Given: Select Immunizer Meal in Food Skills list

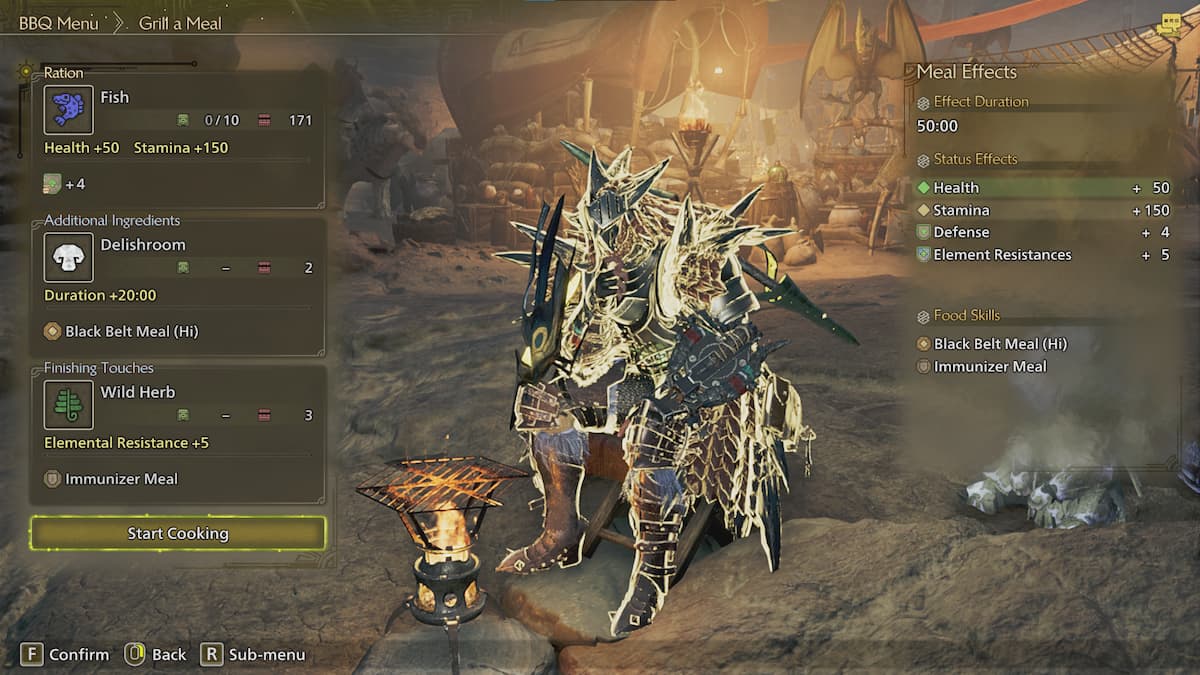Looking at the screenshot, I should click(989, 367).
